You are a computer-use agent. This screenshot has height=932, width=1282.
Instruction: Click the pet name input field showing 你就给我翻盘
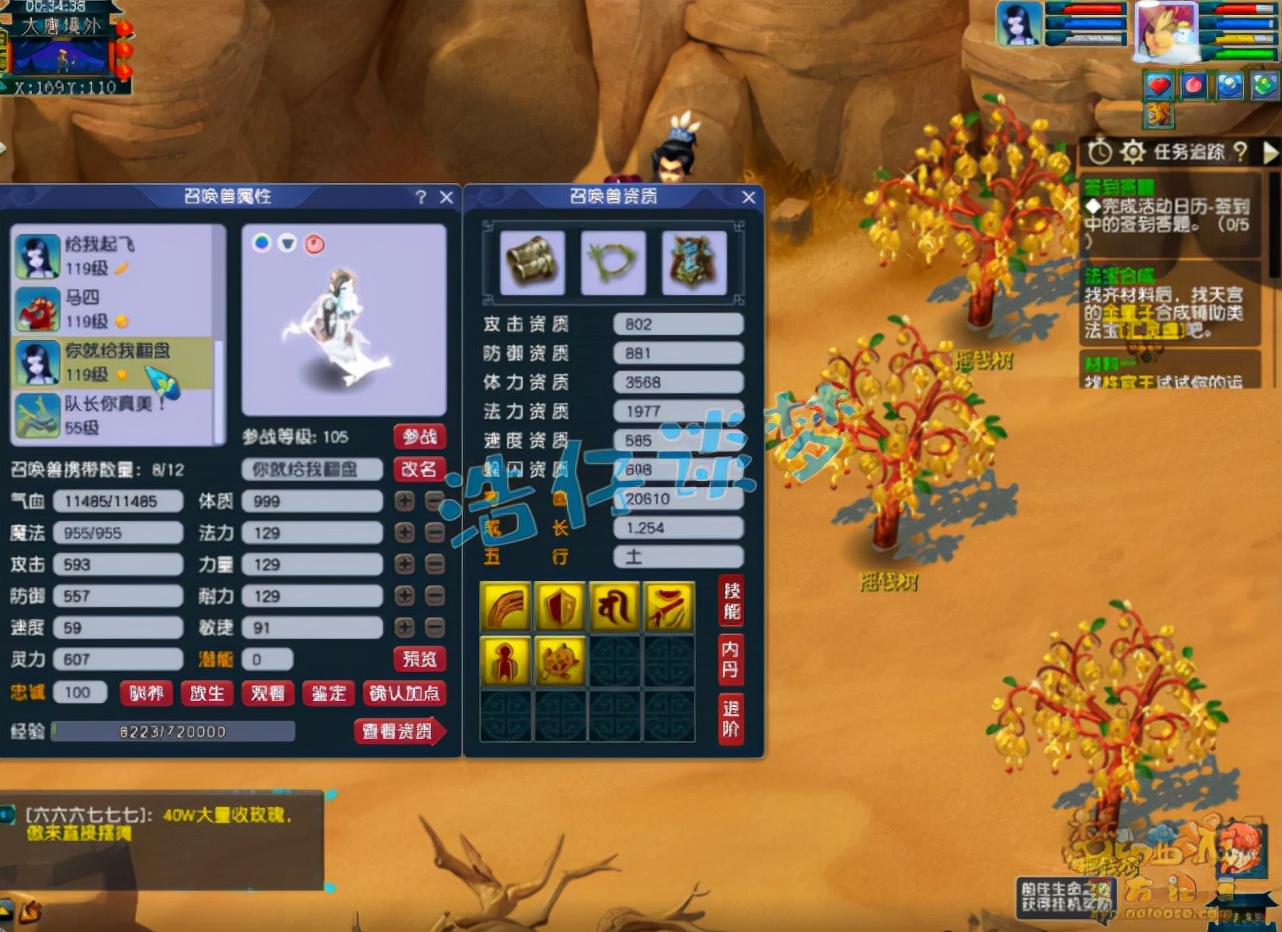[x=310, y=469]
